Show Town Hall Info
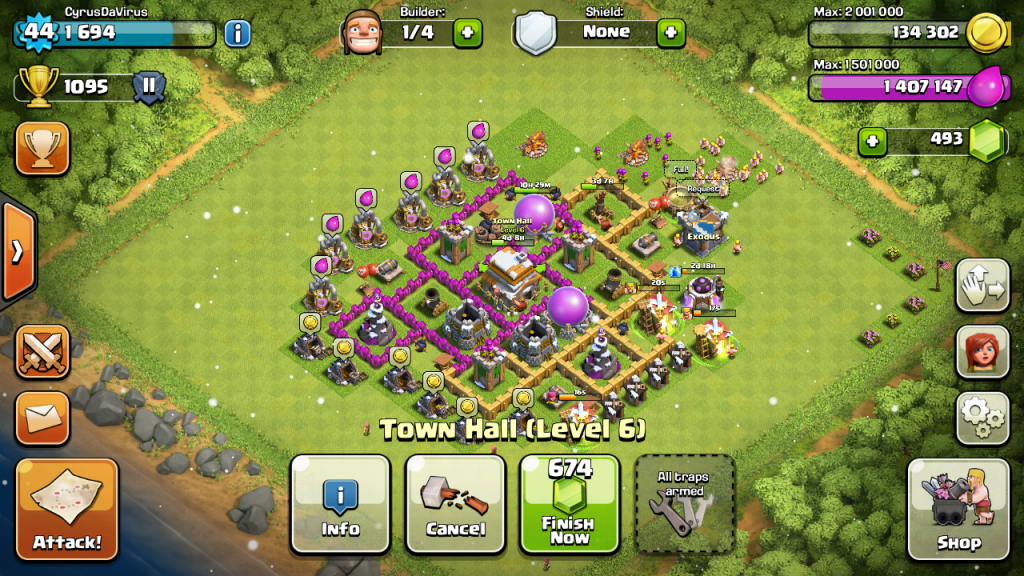The image size is (1024, 576). point(340,504)
